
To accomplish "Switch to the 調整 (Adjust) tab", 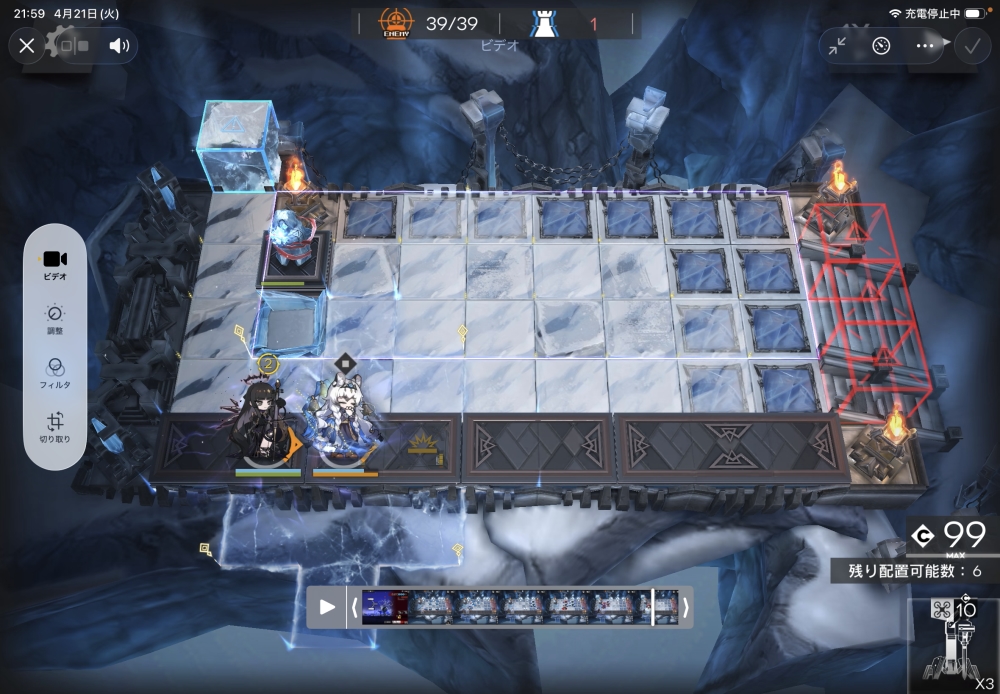I will tap(55, 318).
